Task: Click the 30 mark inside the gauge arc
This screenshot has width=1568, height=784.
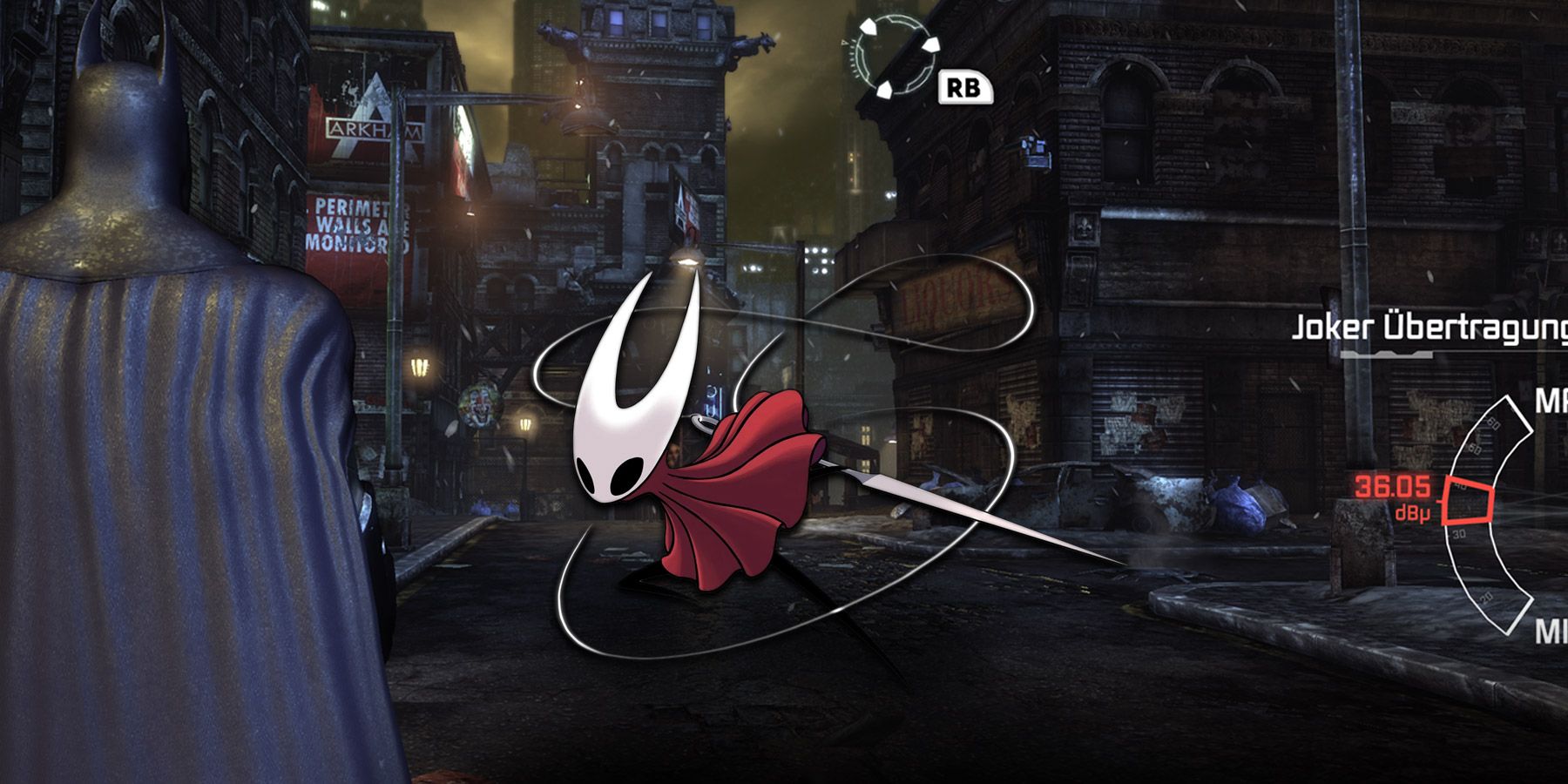Action: click(1457, 533)
